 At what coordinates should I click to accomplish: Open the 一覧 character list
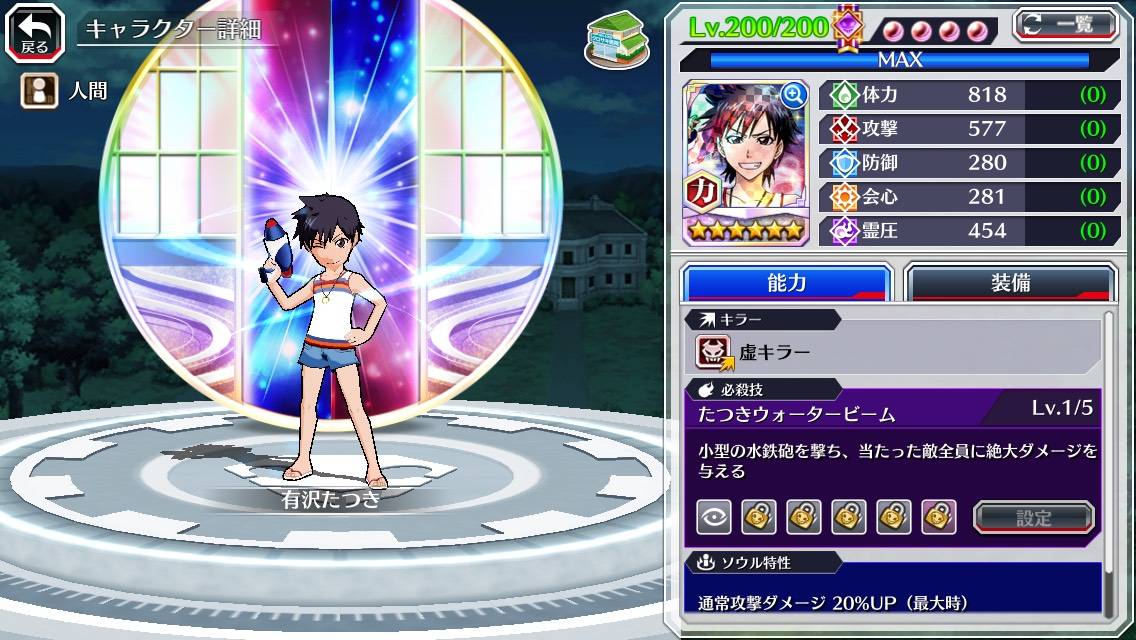1066,24
